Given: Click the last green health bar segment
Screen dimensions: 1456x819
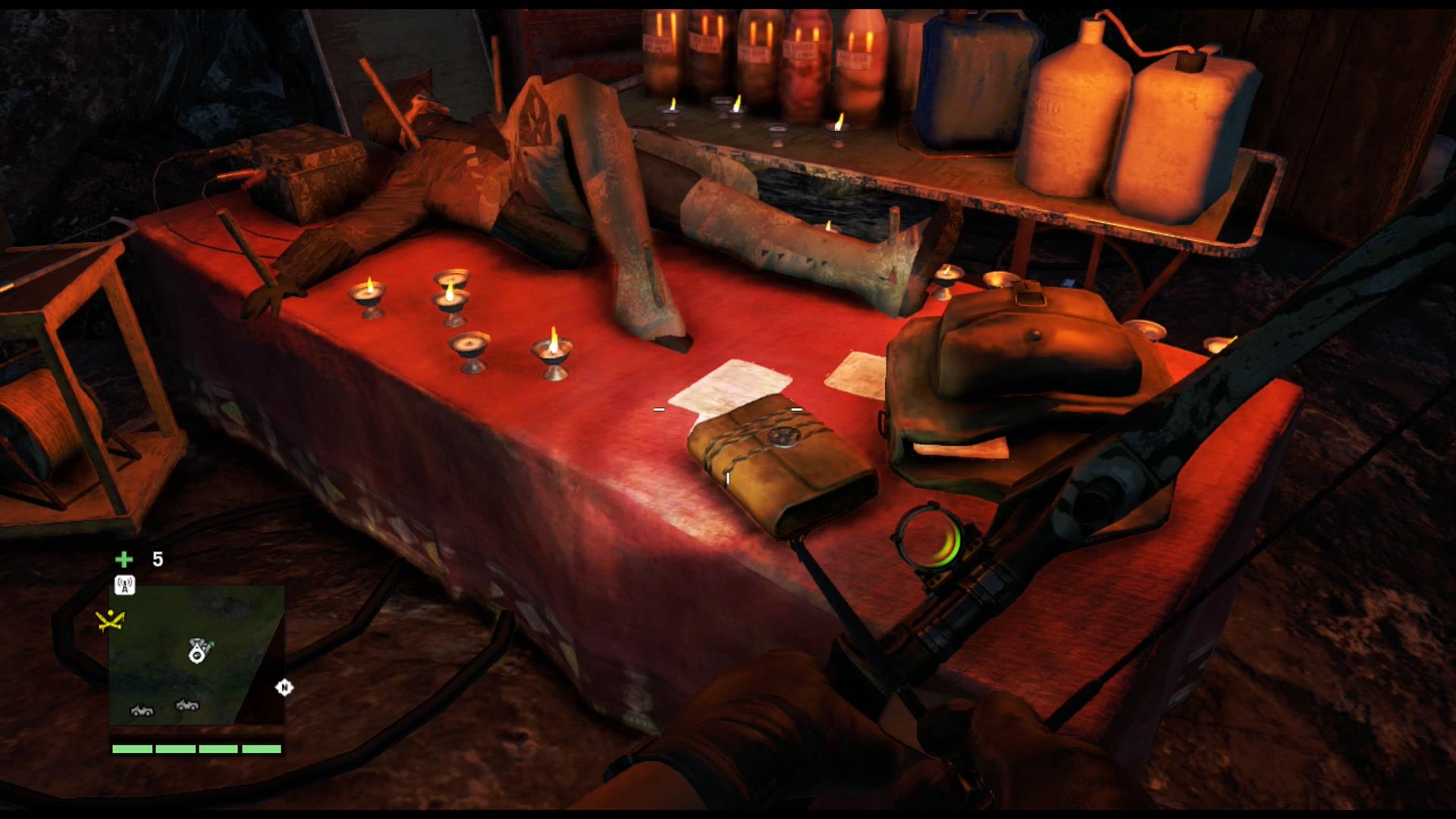Looking at the screenshot, I should click(x=260, y=748).
